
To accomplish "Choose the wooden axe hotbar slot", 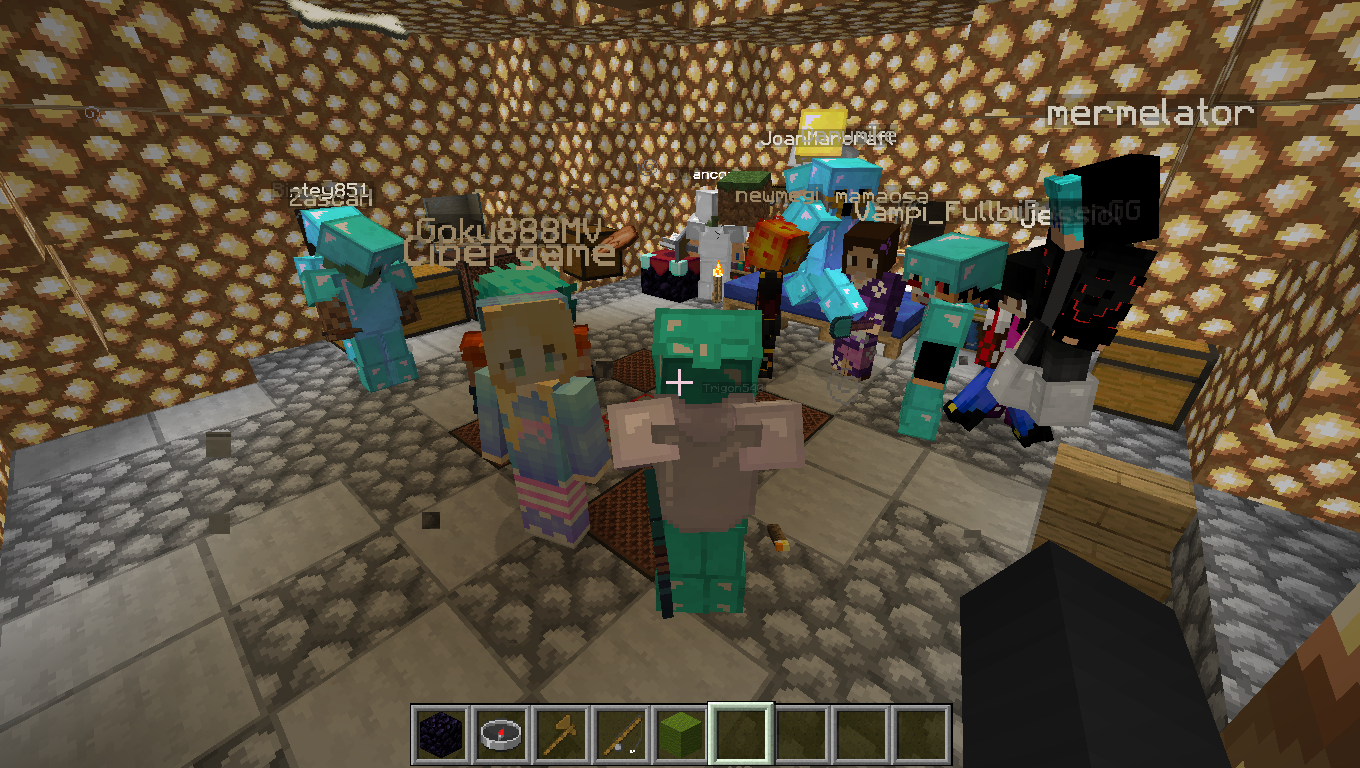I will 560,735.
